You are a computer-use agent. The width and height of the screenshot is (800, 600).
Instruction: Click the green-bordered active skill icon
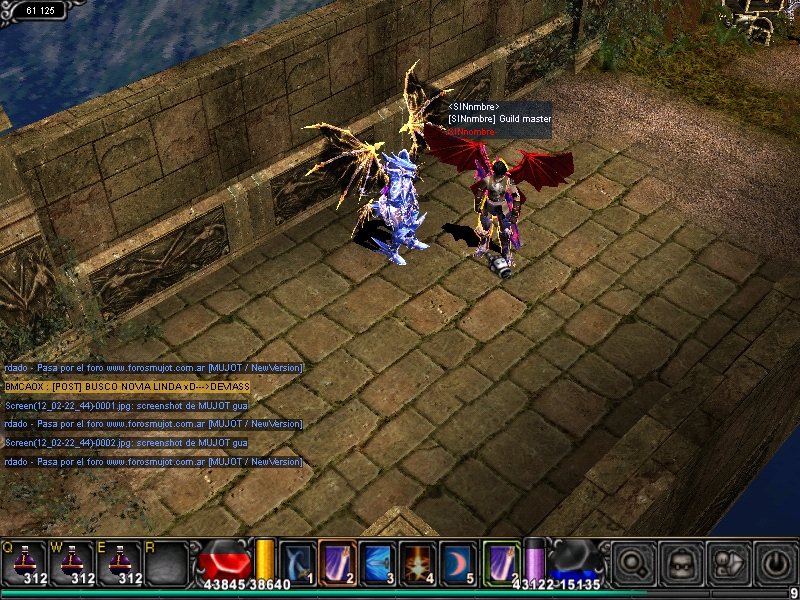tap(500, 560)
